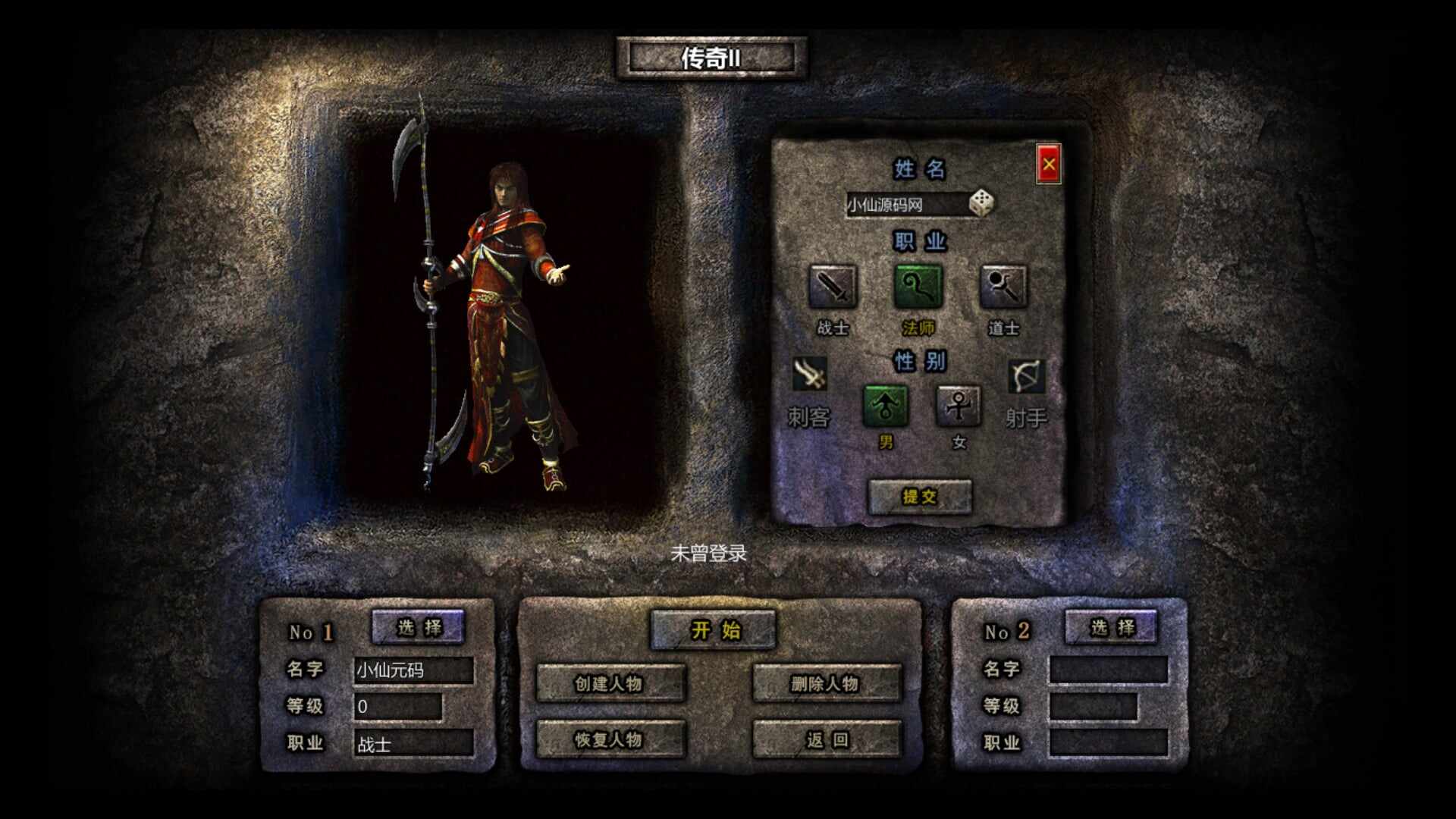The height and width of the screenshot is (819, 1456).
Task: Submit the character with 提交 button
Action: (919, 497)
